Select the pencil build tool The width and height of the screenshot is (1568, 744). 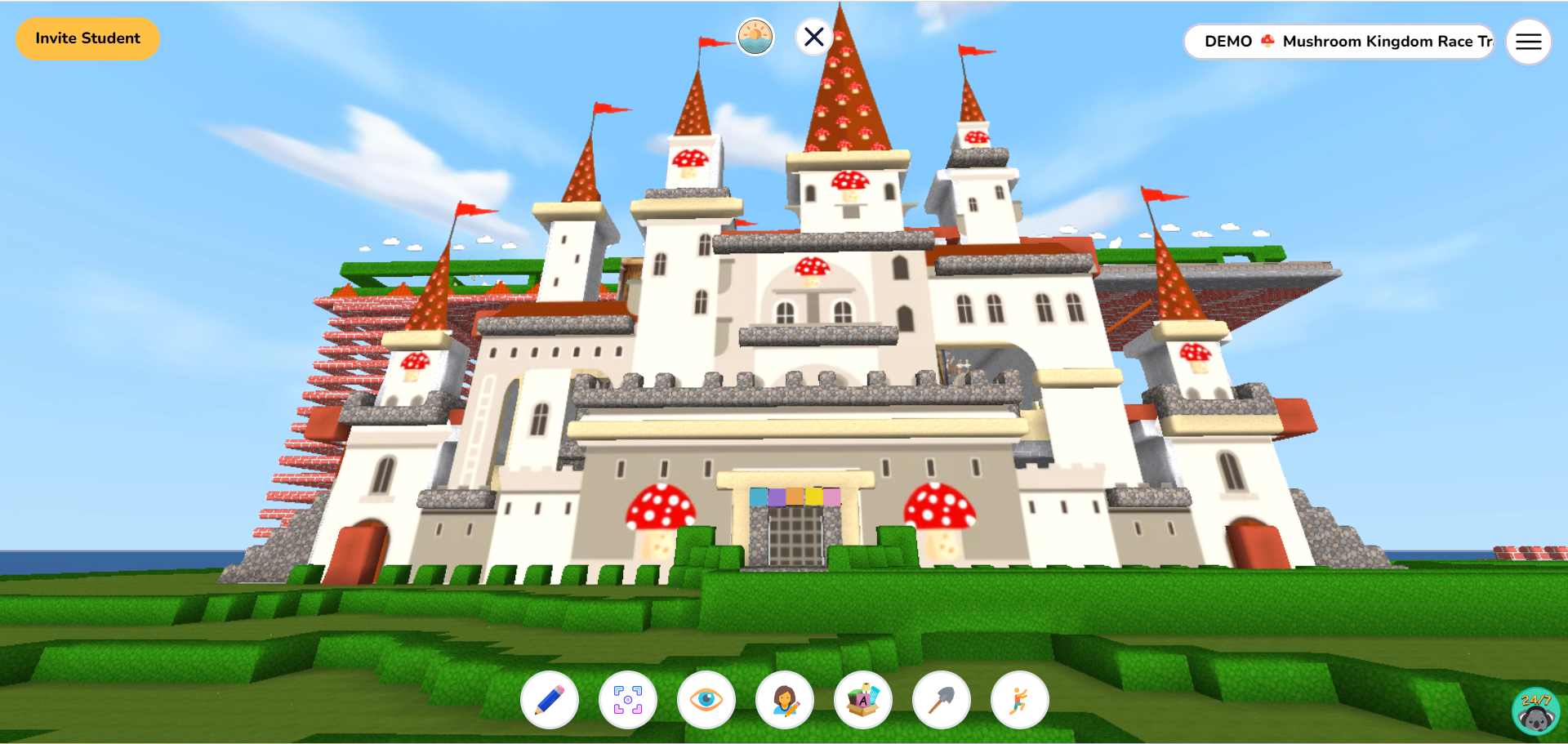pyautogui.click(x=550, y=700)
